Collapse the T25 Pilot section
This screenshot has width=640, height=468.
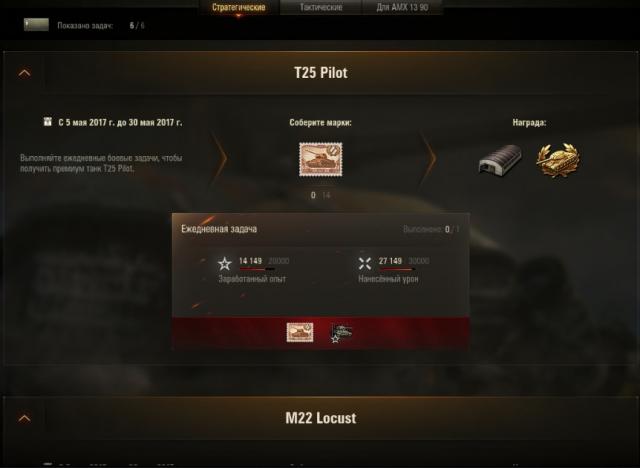click(25, 73)
